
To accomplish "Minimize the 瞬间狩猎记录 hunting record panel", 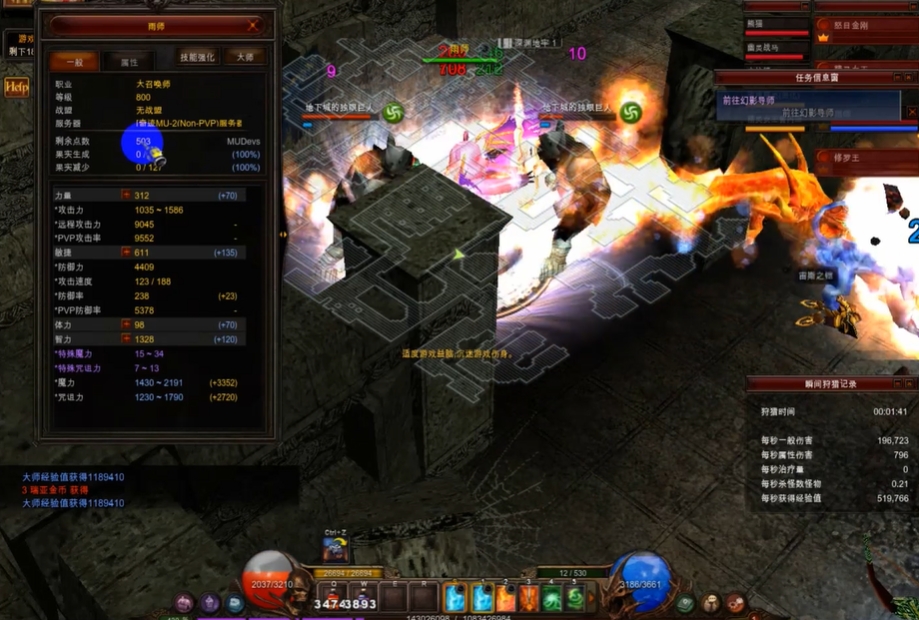I will pos(898,384).
